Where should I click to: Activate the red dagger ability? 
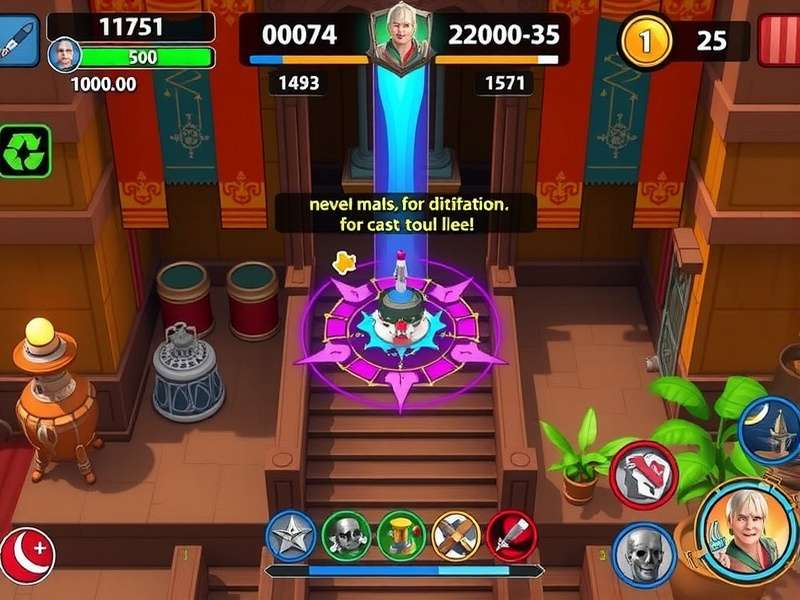coord(512,537)
